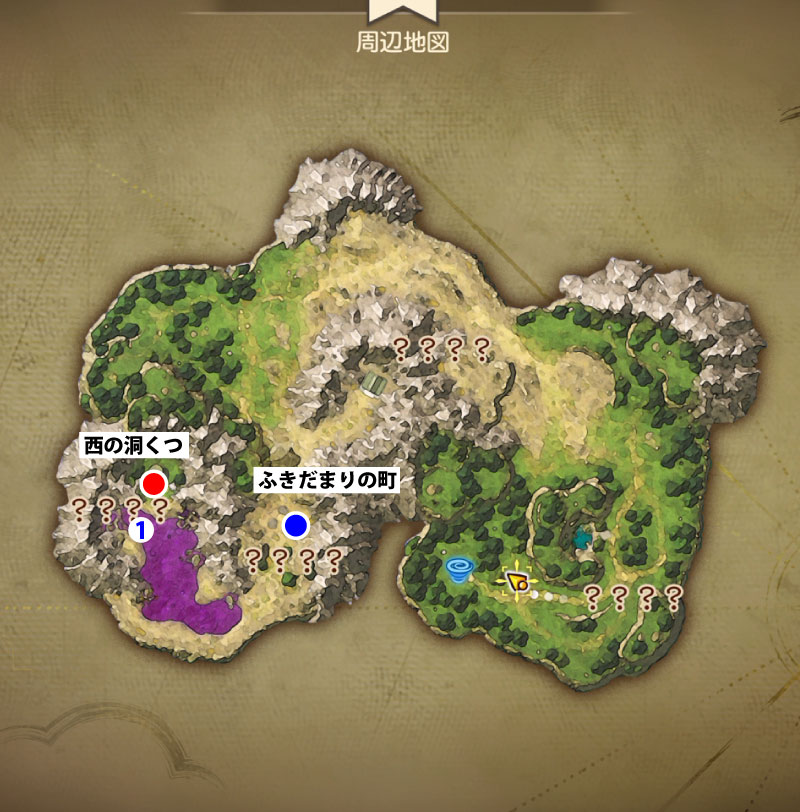The height and width of the screenshot is (812, 800).
Task: Select the blue whirlwind map icon
Action: point(461,571)
